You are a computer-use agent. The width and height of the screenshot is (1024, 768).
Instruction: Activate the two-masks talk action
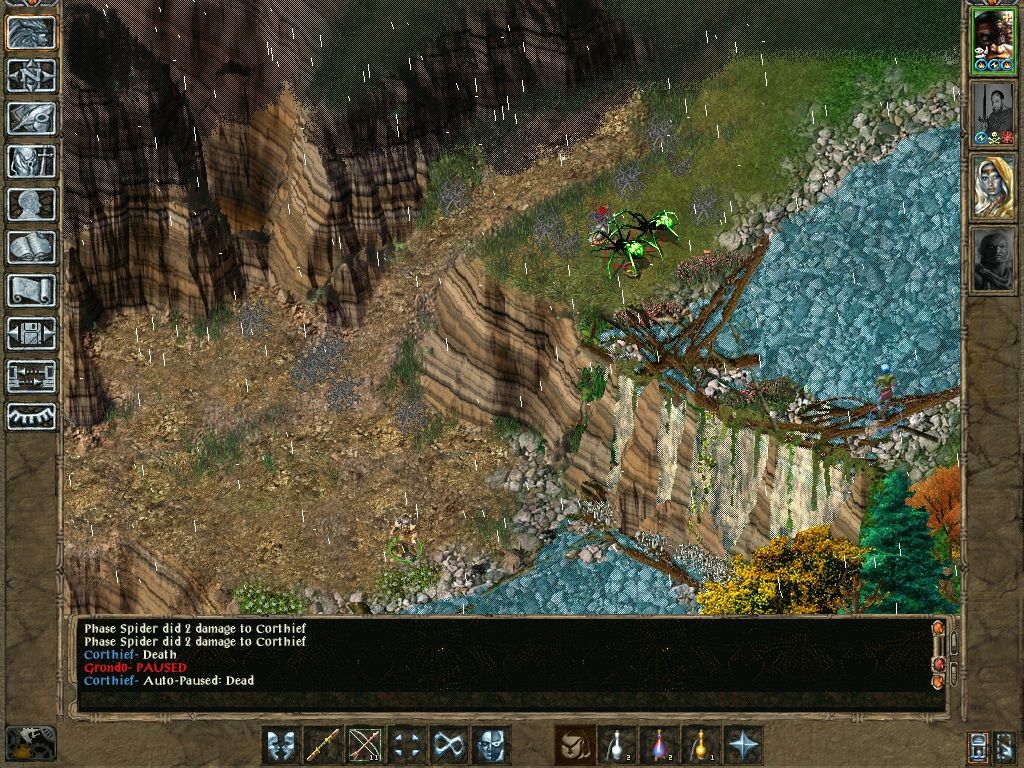(281, 745)
